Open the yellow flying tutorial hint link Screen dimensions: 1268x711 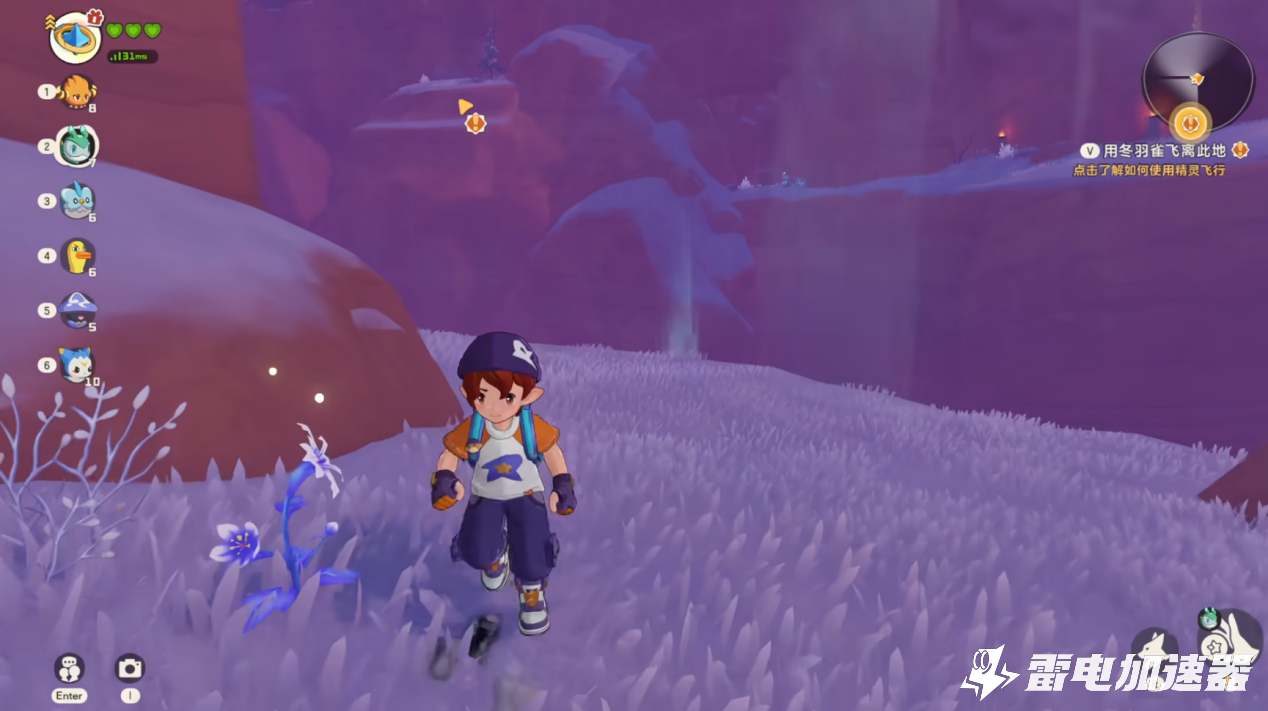coord(1149,171)
